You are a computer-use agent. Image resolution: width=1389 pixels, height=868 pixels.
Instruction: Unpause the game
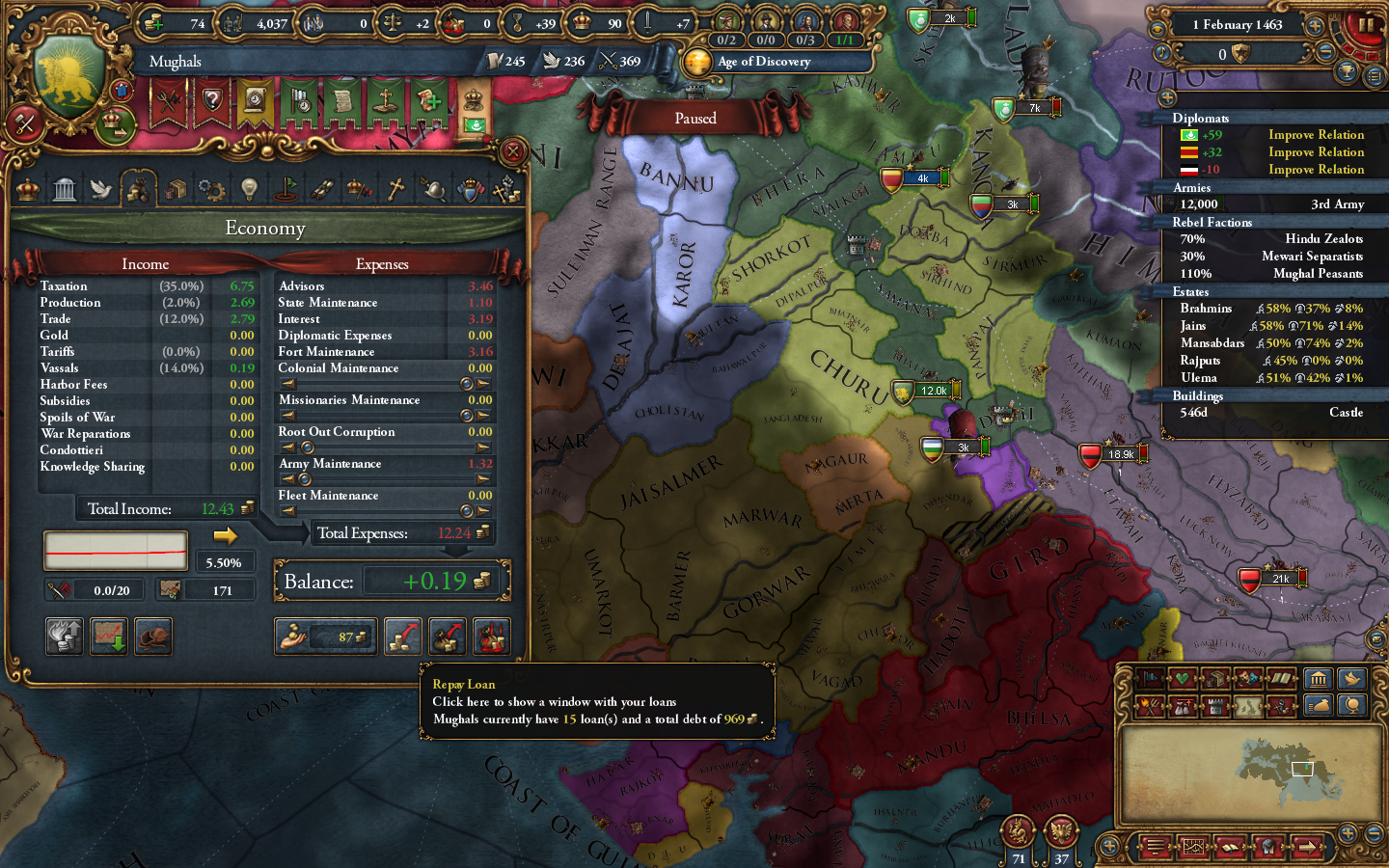coord(1367,26)
